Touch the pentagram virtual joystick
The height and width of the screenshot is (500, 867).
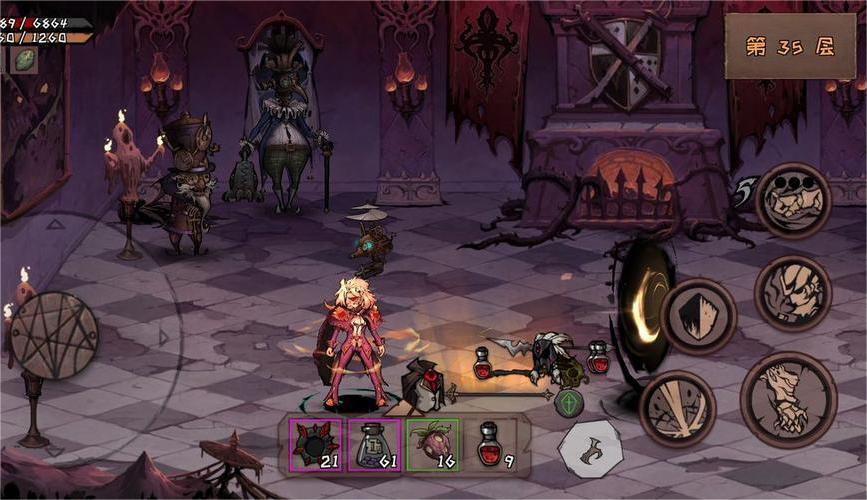pos(53,336)
